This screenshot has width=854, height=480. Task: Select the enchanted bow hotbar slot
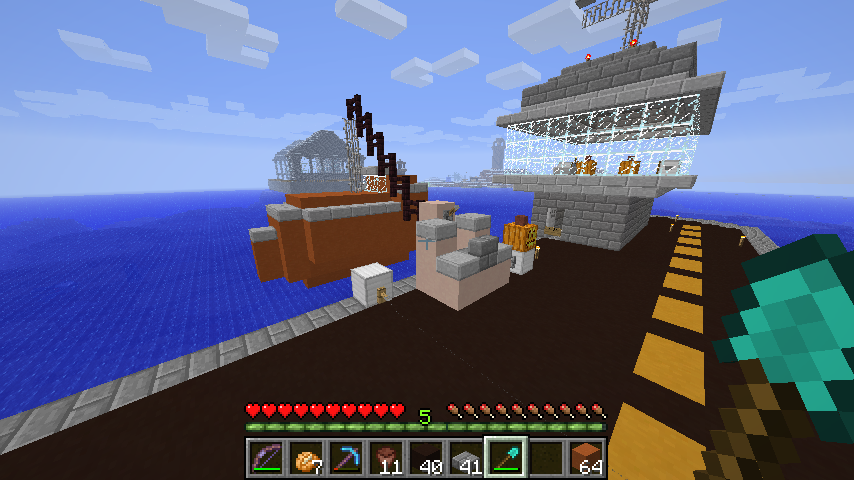(265, 459)
